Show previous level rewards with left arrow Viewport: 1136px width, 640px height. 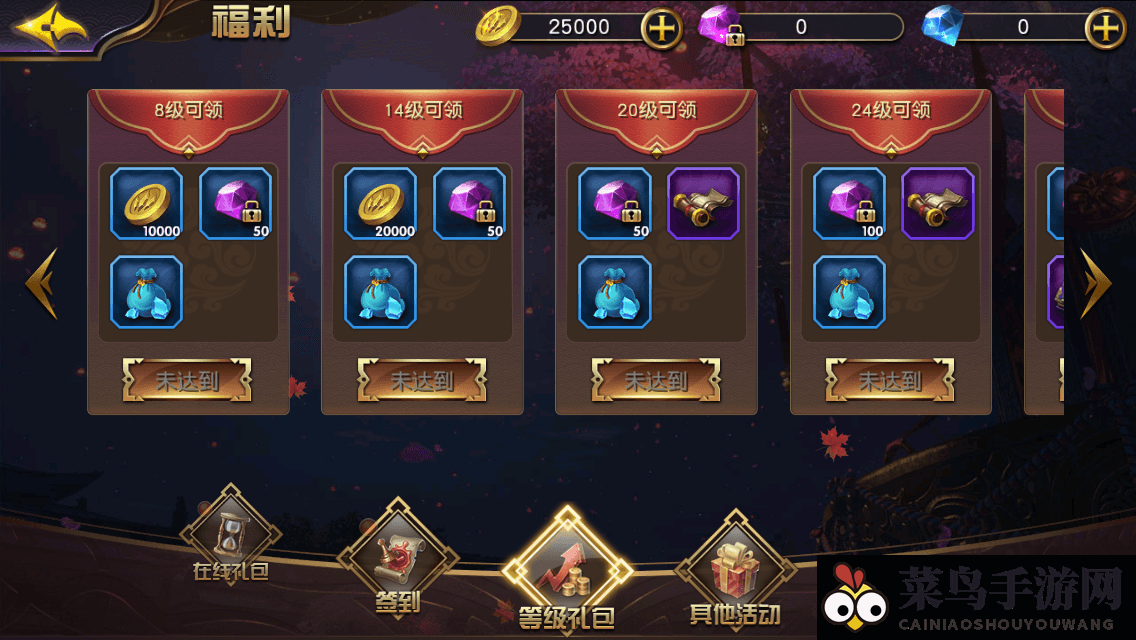tap(42, 283)
